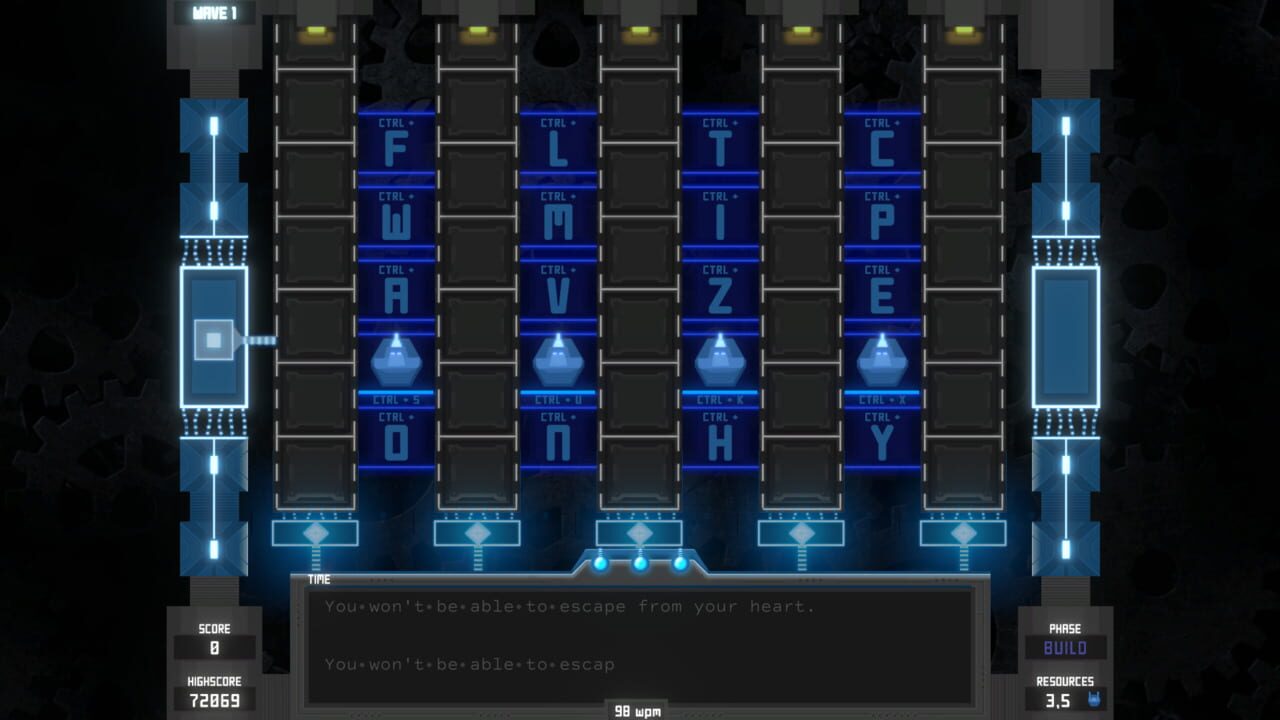
Task: Select the turret labeled CTRL+K
Action: pos(720,358)
